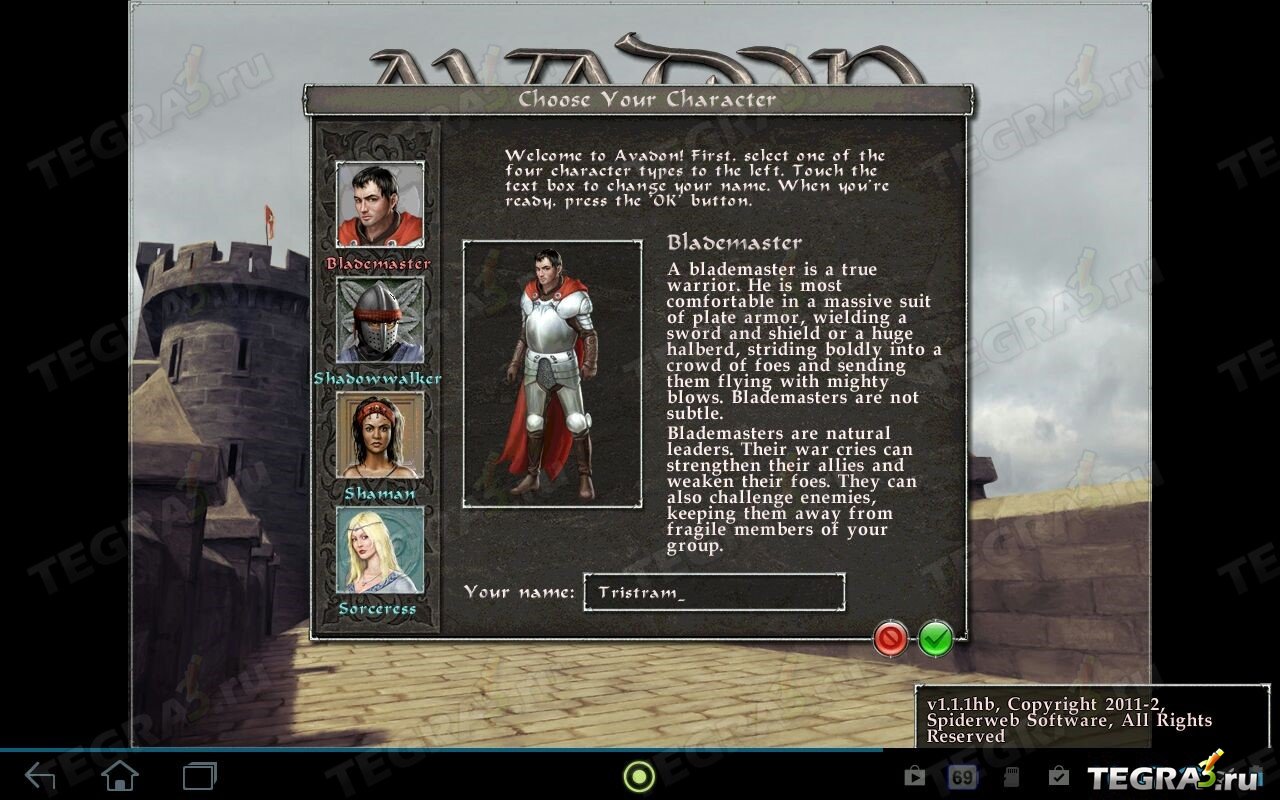Choose the Shadowwalker helmet portrait
The height and width of the screenshot is (800, 1280).
pos(380,320)
